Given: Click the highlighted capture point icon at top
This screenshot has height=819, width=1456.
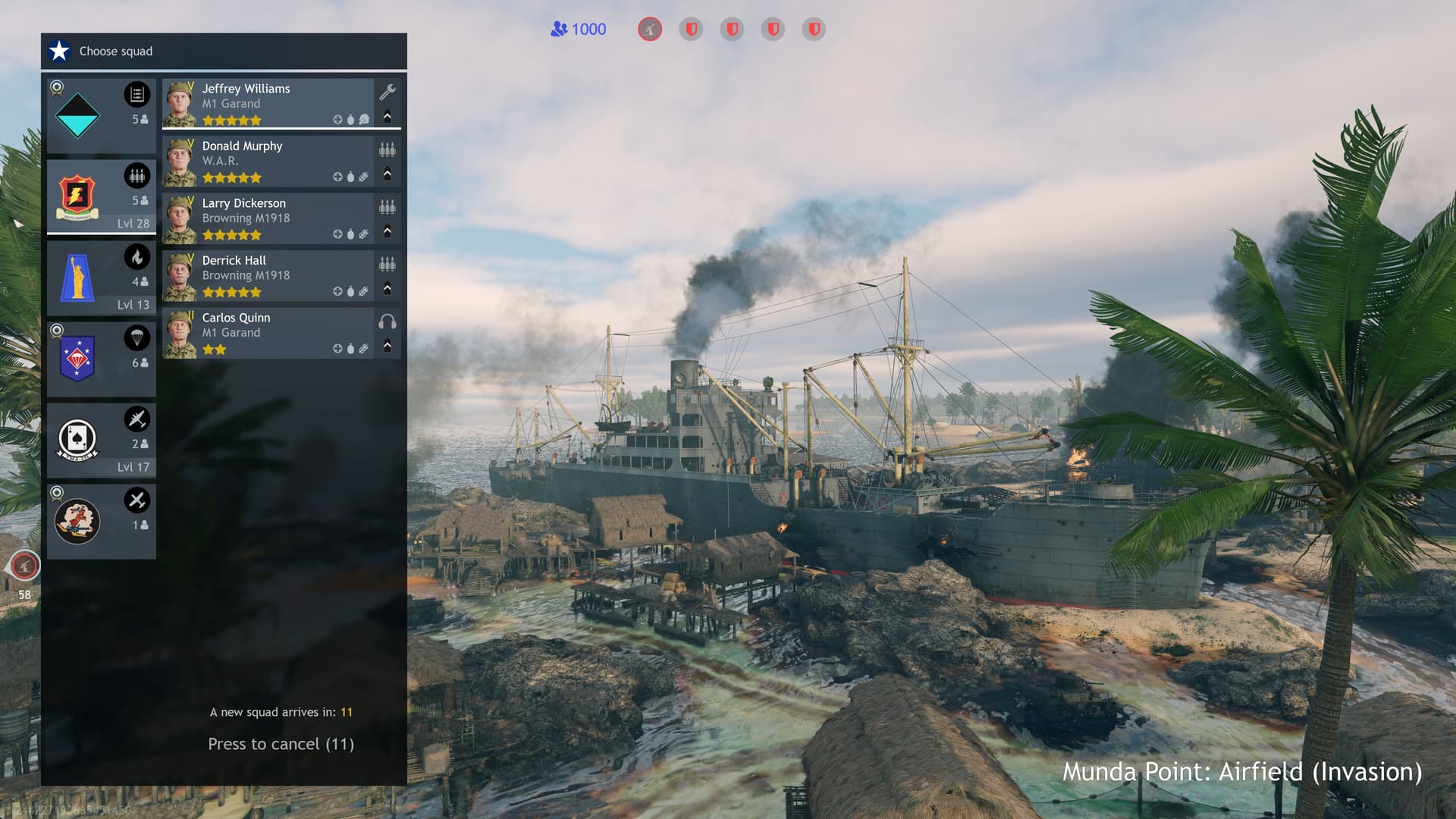Looking at the screenshot, I should [650, 30].
